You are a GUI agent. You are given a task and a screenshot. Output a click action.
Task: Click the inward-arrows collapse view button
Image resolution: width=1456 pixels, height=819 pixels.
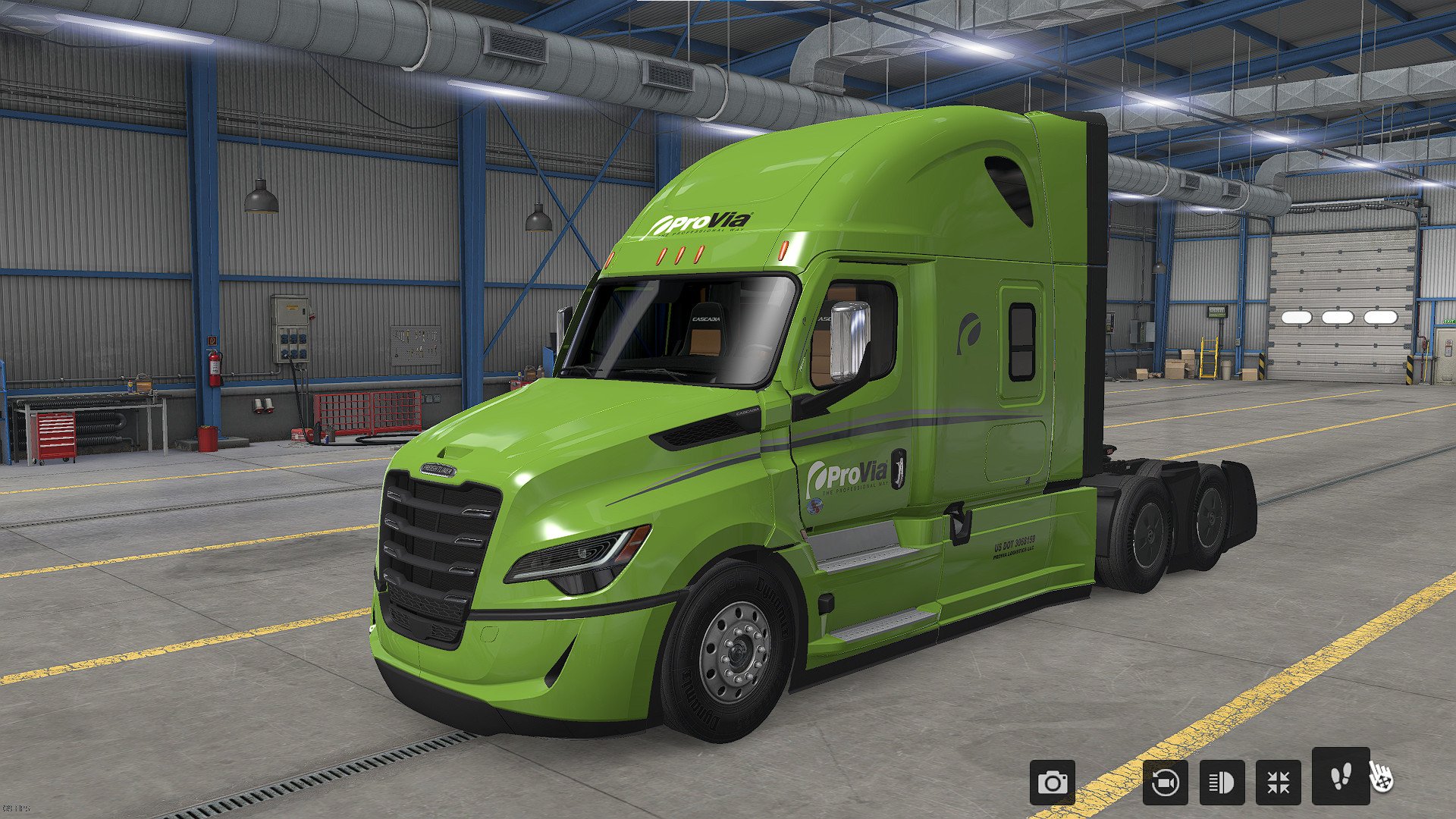click(1278, 782)
